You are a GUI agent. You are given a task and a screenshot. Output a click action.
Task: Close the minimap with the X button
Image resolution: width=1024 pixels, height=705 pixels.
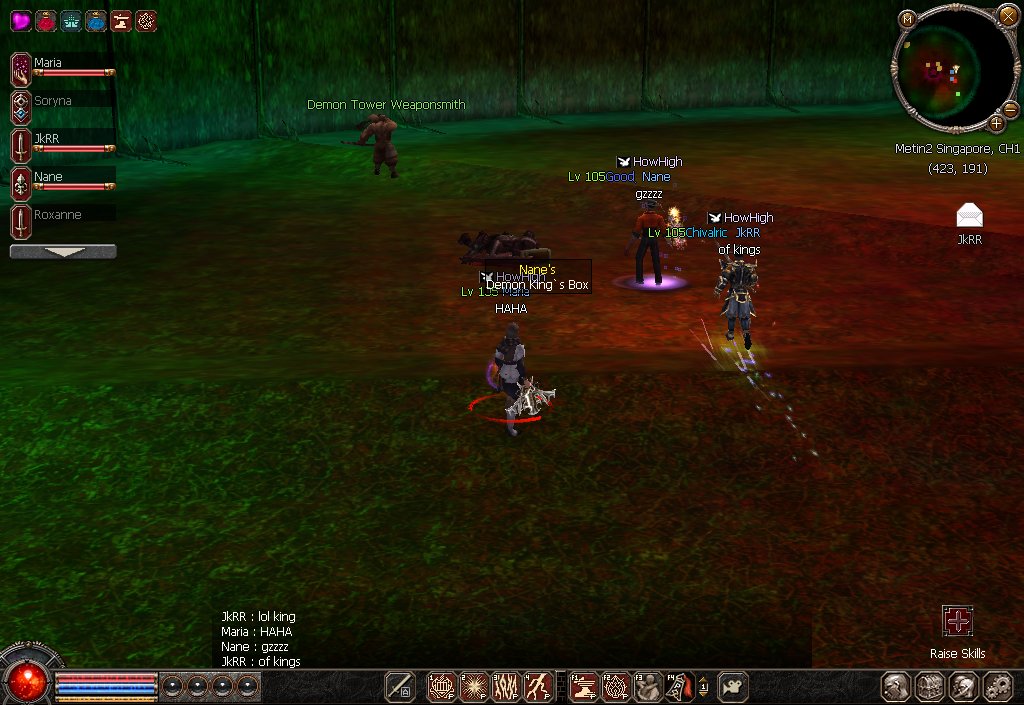tap(1007, 15)
